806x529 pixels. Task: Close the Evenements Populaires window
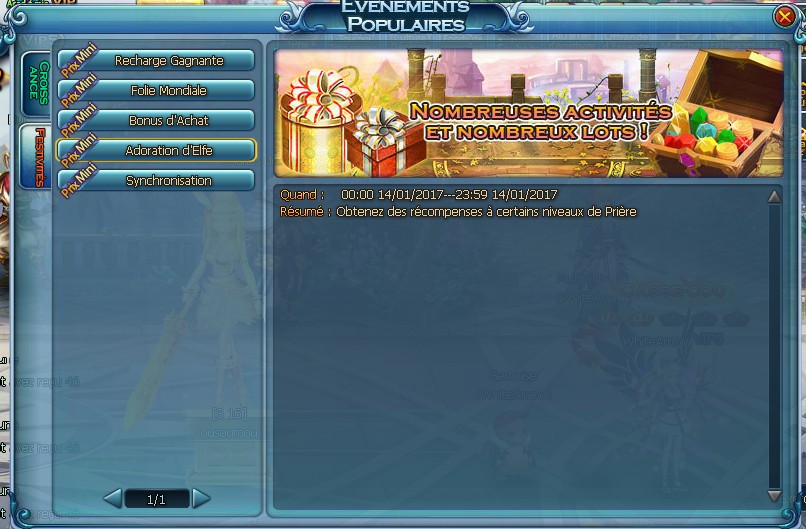click(785, 16)
